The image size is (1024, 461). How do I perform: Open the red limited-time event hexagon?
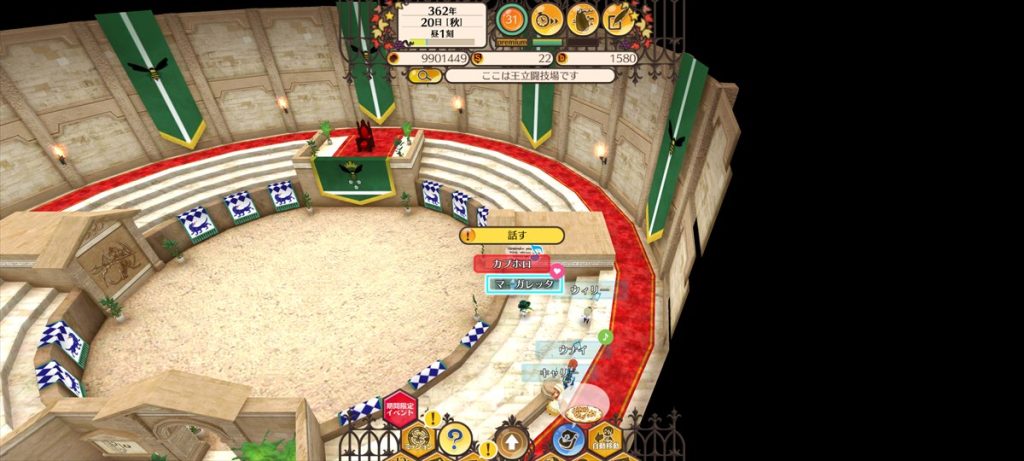tap(399, 408)
